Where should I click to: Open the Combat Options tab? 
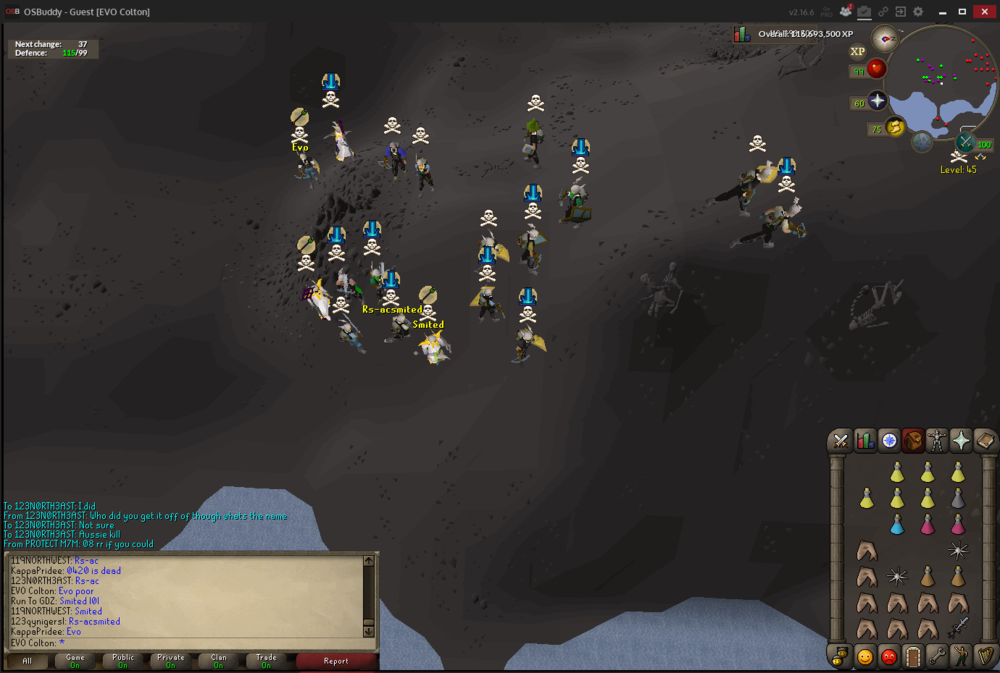pos(841,440)
